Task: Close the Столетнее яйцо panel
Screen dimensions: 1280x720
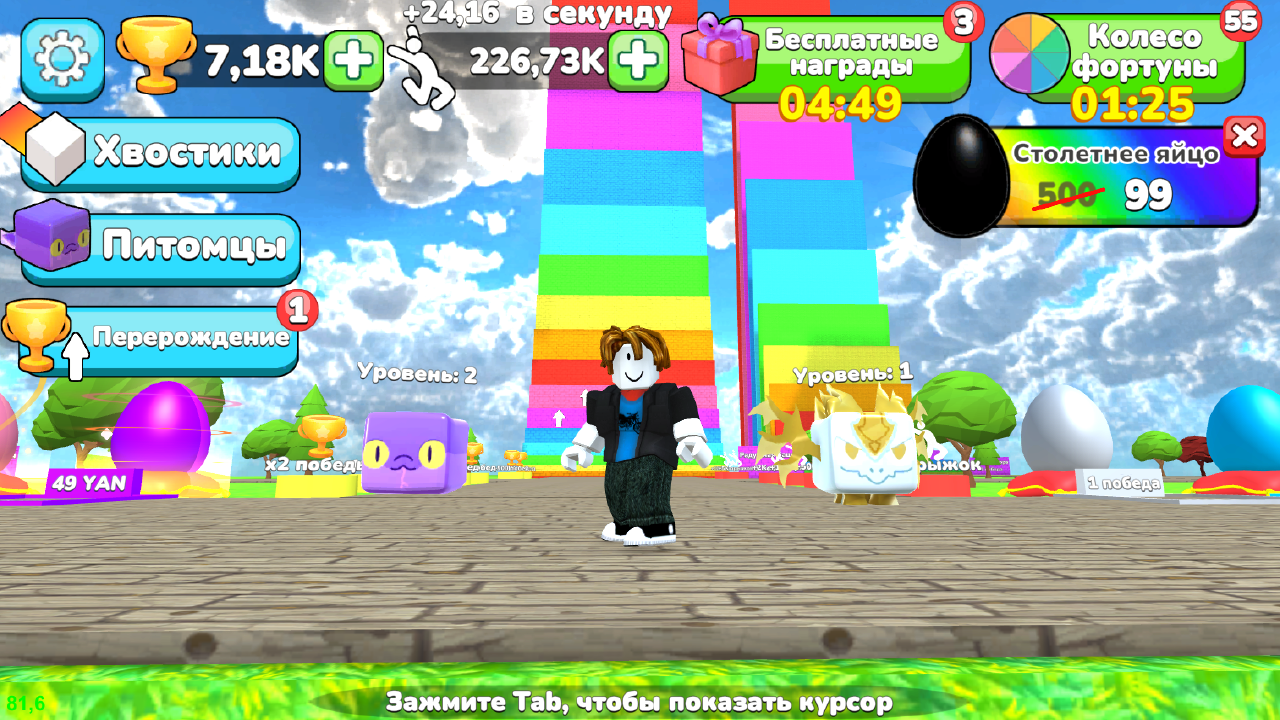Action: (1244, 138)
